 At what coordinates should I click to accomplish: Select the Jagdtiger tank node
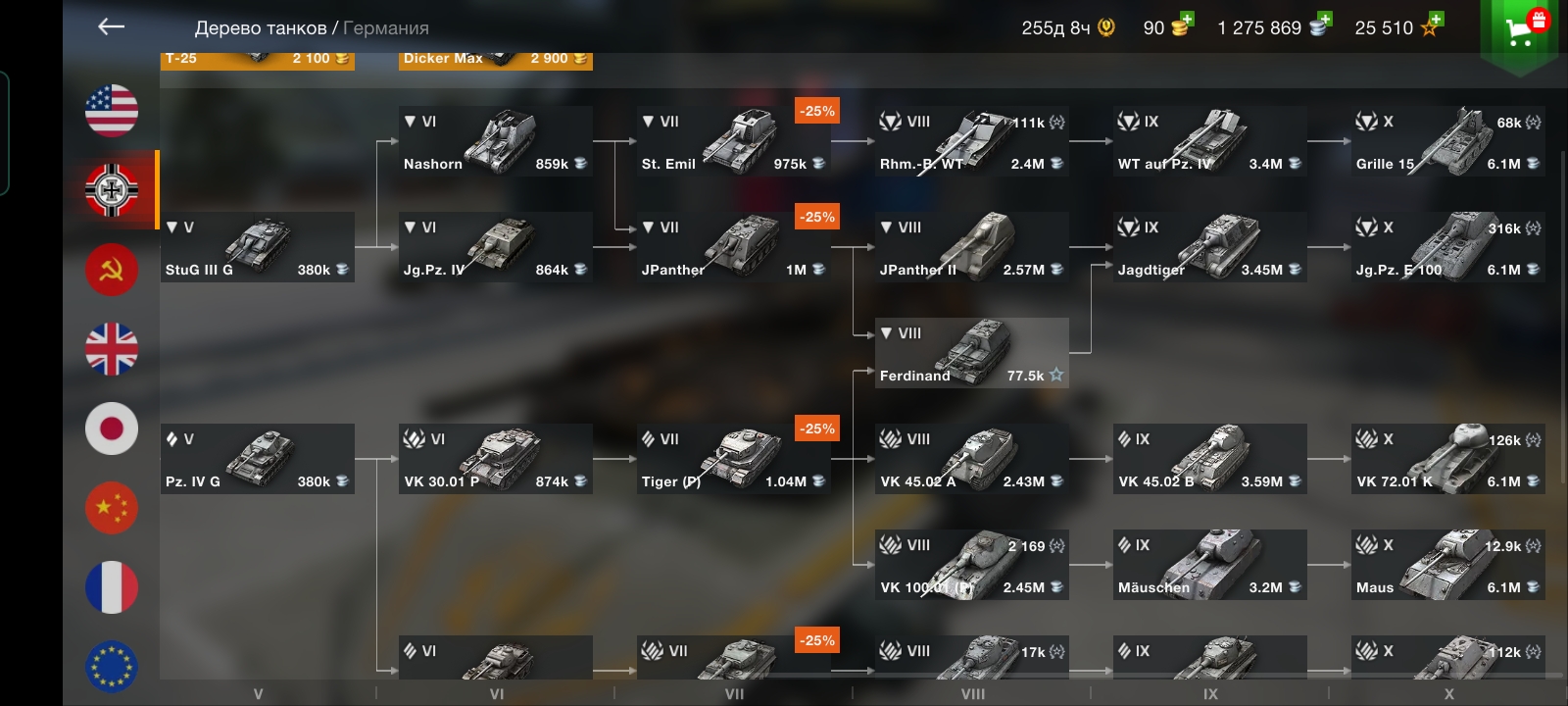click(x=1209, y=247)
